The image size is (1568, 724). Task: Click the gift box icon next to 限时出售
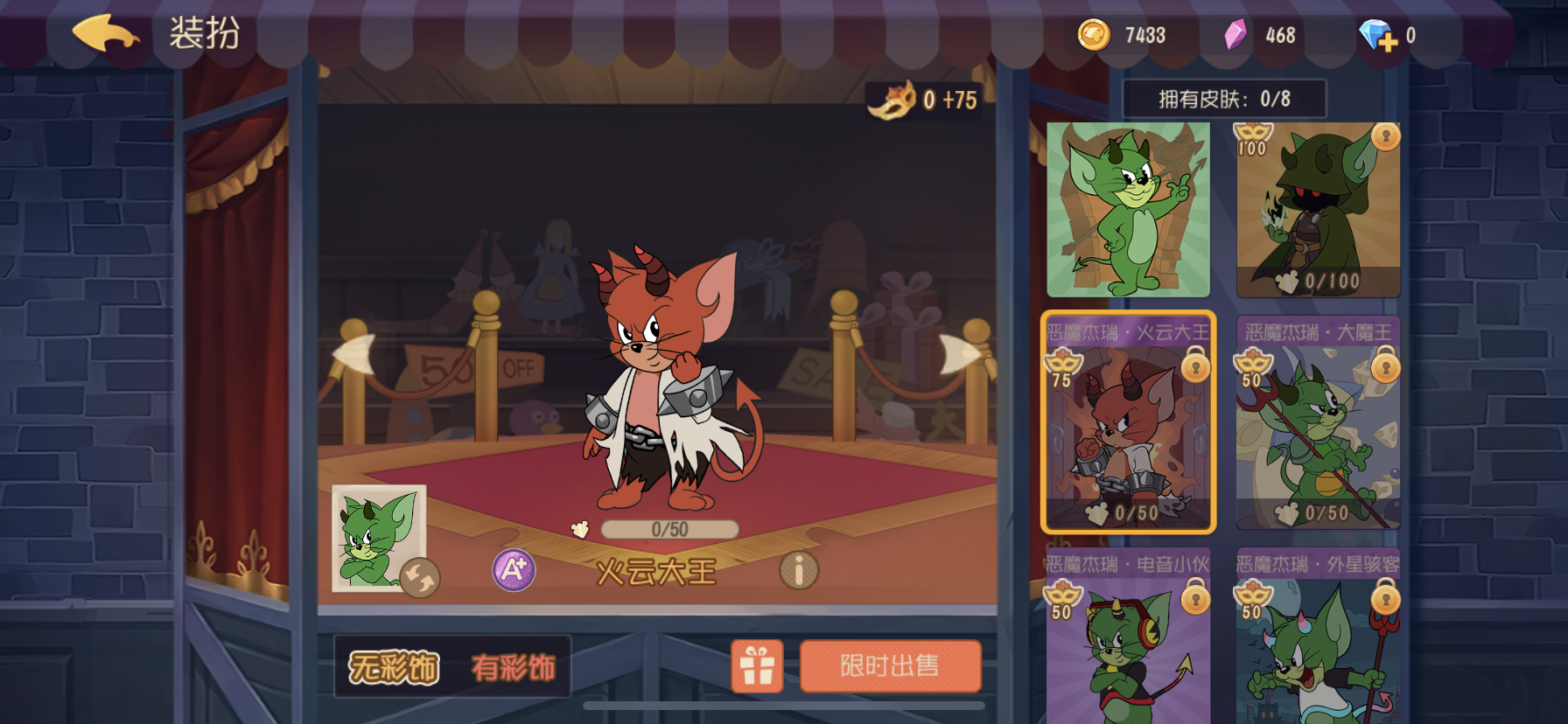[756, 665]
